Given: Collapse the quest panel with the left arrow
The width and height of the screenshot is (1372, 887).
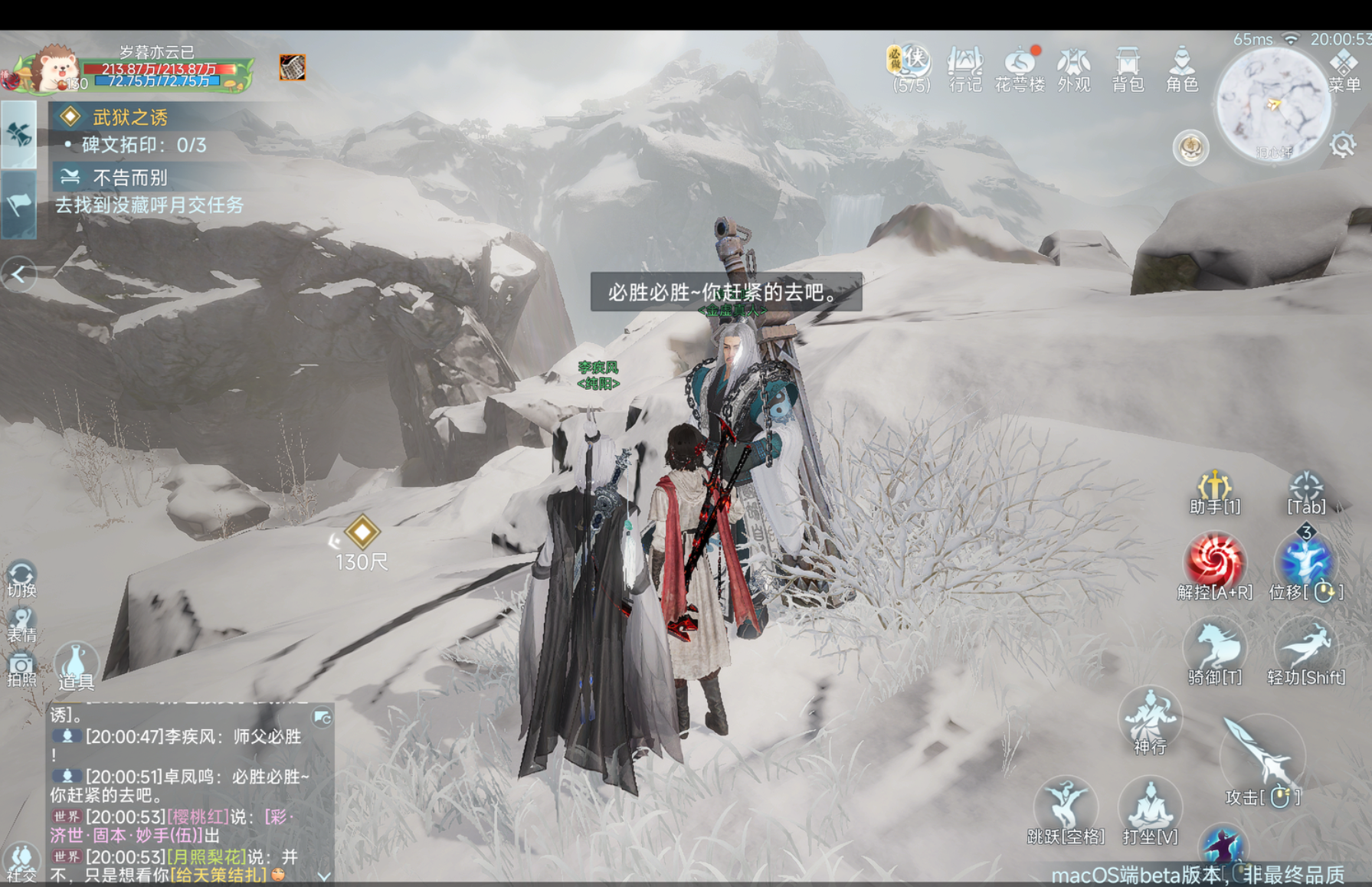Looking at the screenshot, I should click(x=19, y=274).
